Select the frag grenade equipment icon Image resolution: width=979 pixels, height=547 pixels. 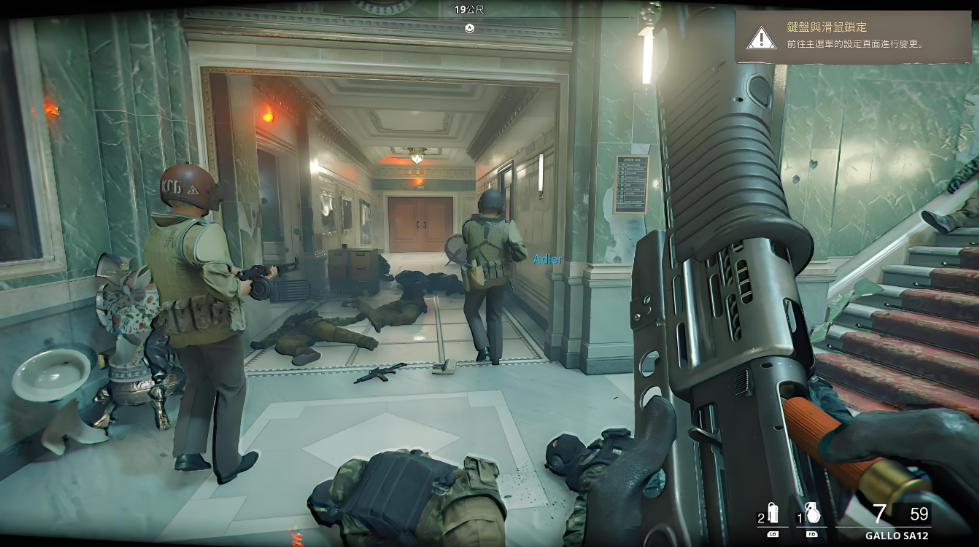[812, 515]
